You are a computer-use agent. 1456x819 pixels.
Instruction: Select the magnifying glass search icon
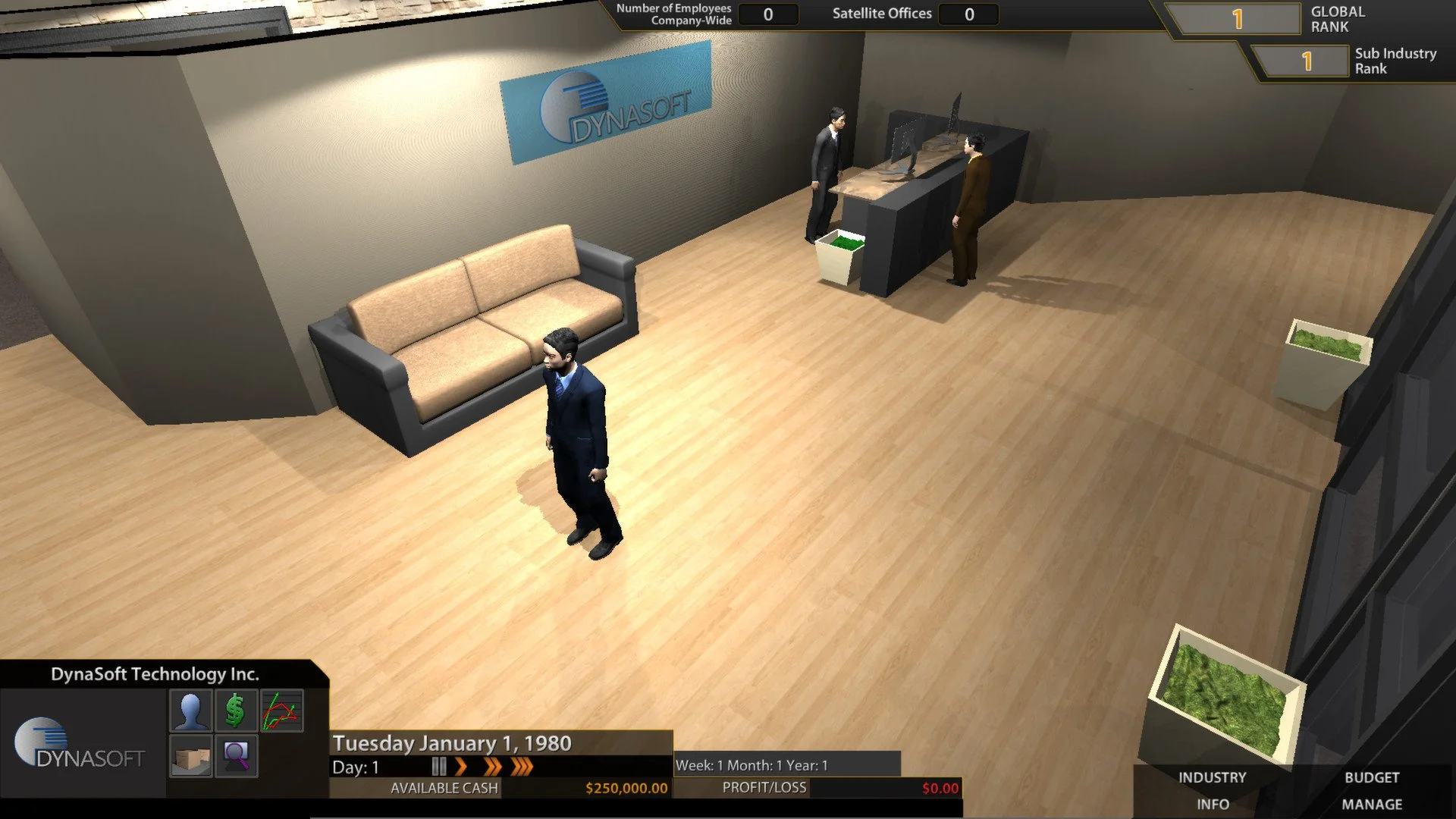click(235, 755)
